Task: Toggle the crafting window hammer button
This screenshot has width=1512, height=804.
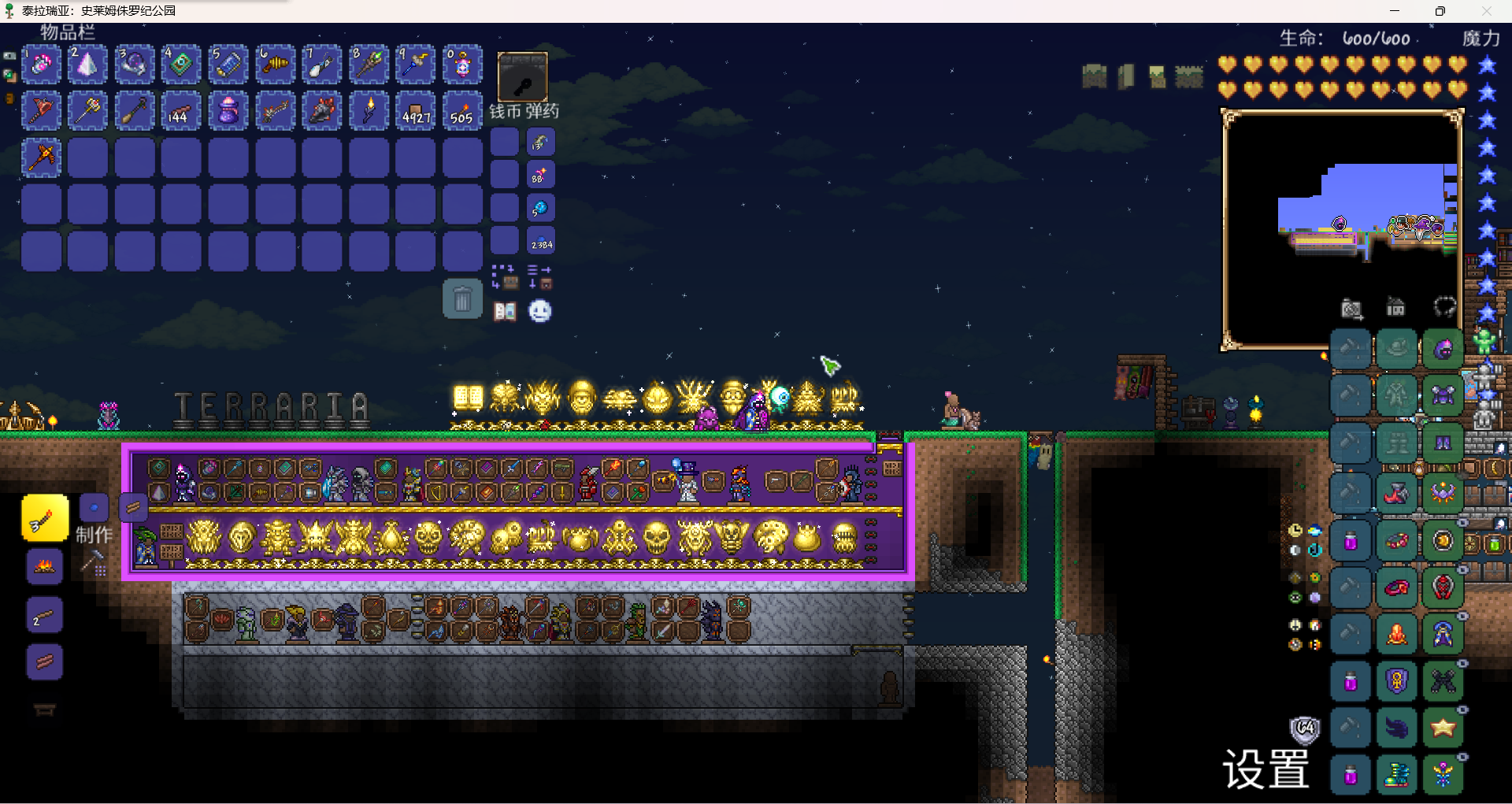Action: point(94,562)
